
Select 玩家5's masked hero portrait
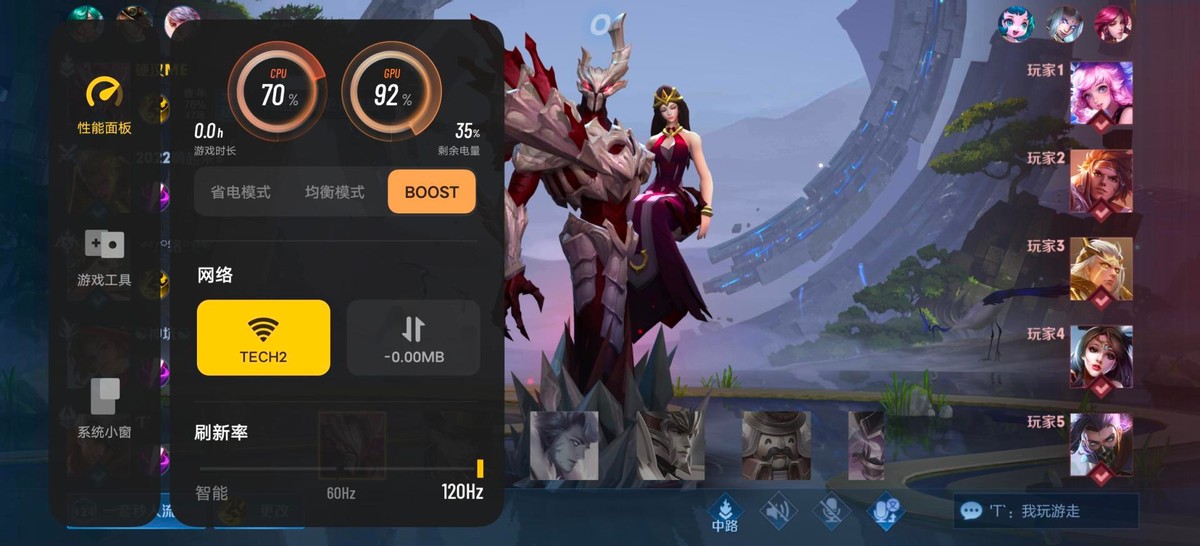(x=1101, y=445)
